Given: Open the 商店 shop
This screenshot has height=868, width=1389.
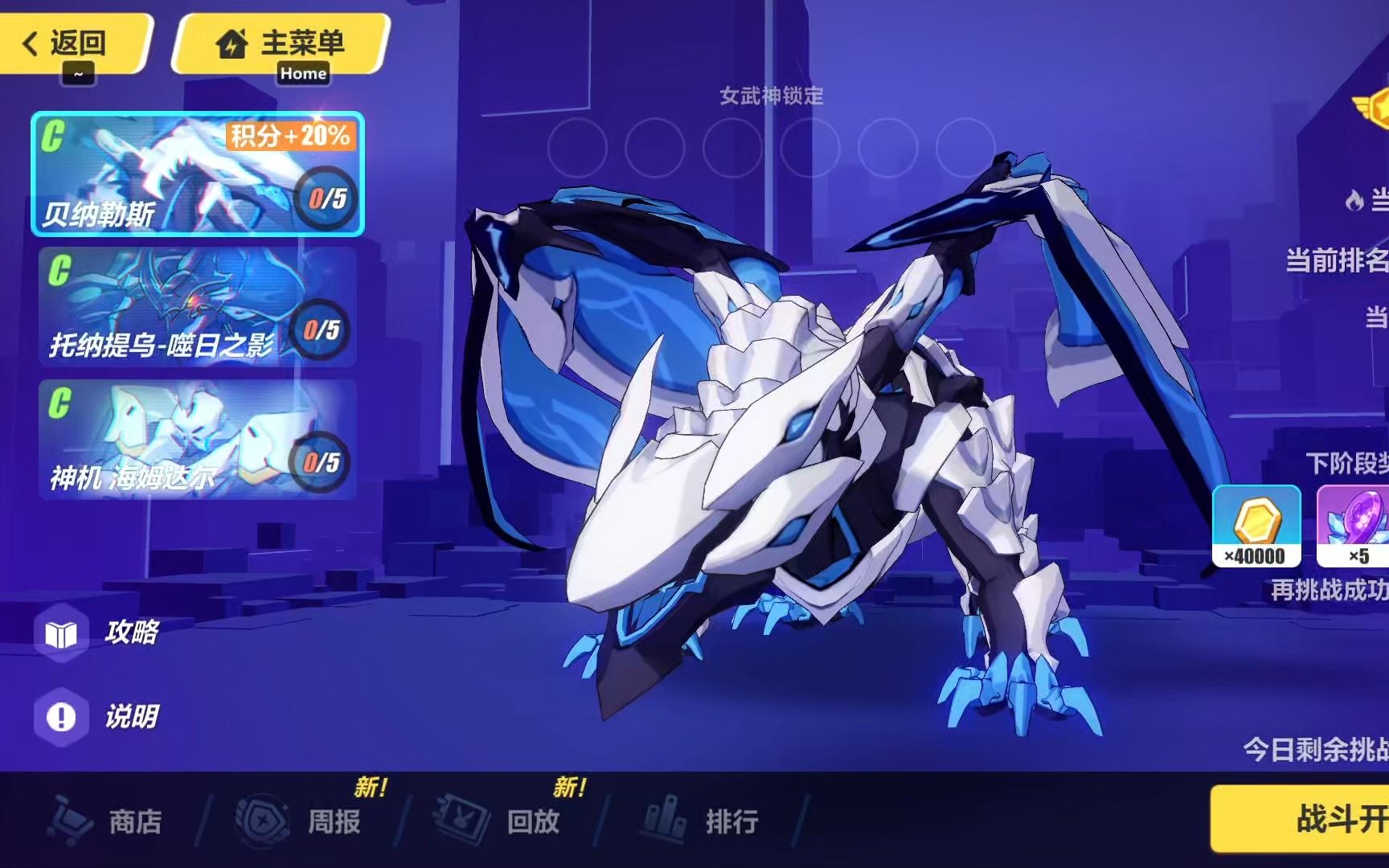Looking at the screenshot, I should [109, 821].
